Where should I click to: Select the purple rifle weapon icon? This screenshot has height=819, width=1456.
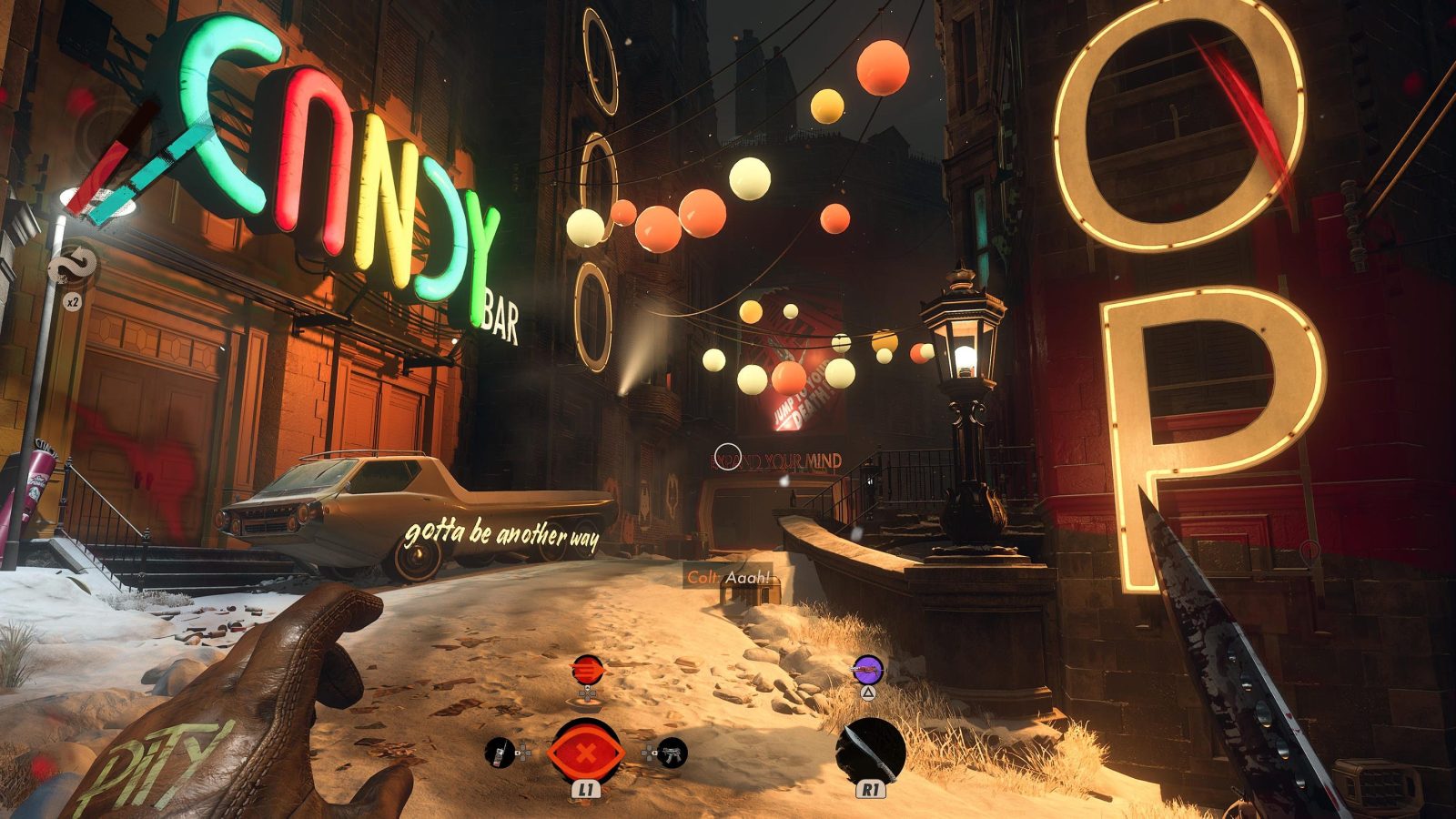867,670
